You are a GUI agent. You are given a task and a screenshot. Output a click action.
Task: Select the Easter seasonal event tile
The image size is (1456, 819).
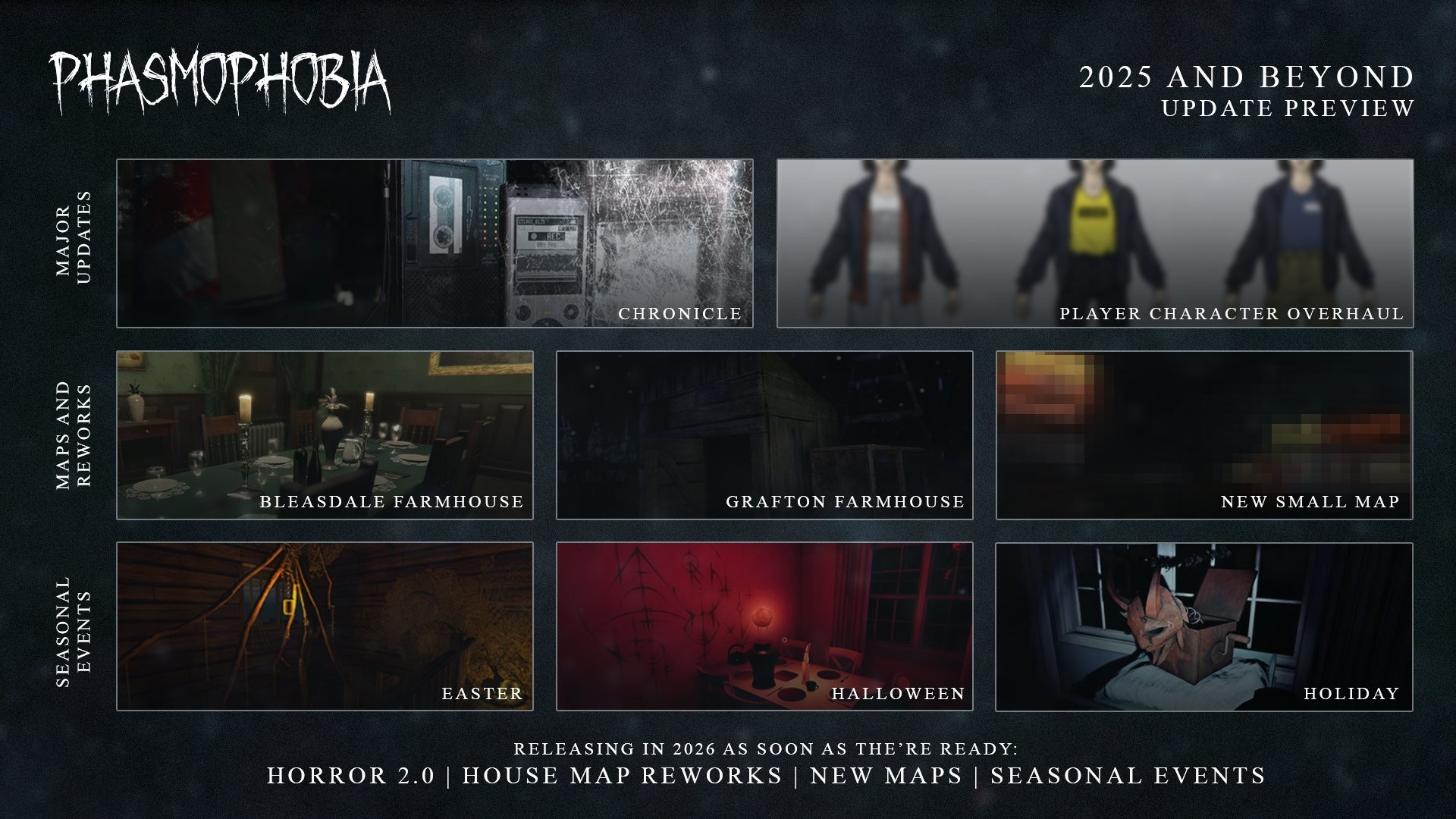(325, 626)
